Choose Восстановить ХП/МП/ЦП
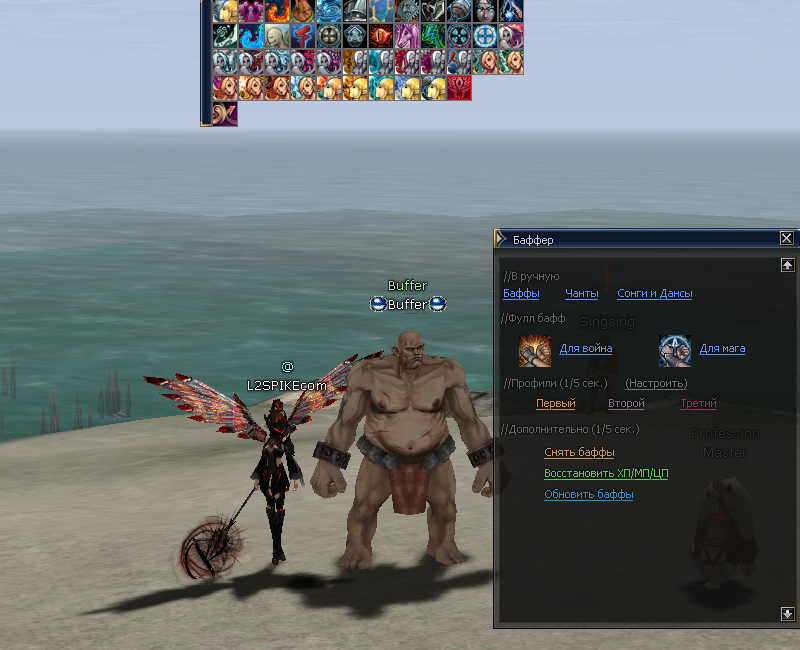 pos(606,474)
